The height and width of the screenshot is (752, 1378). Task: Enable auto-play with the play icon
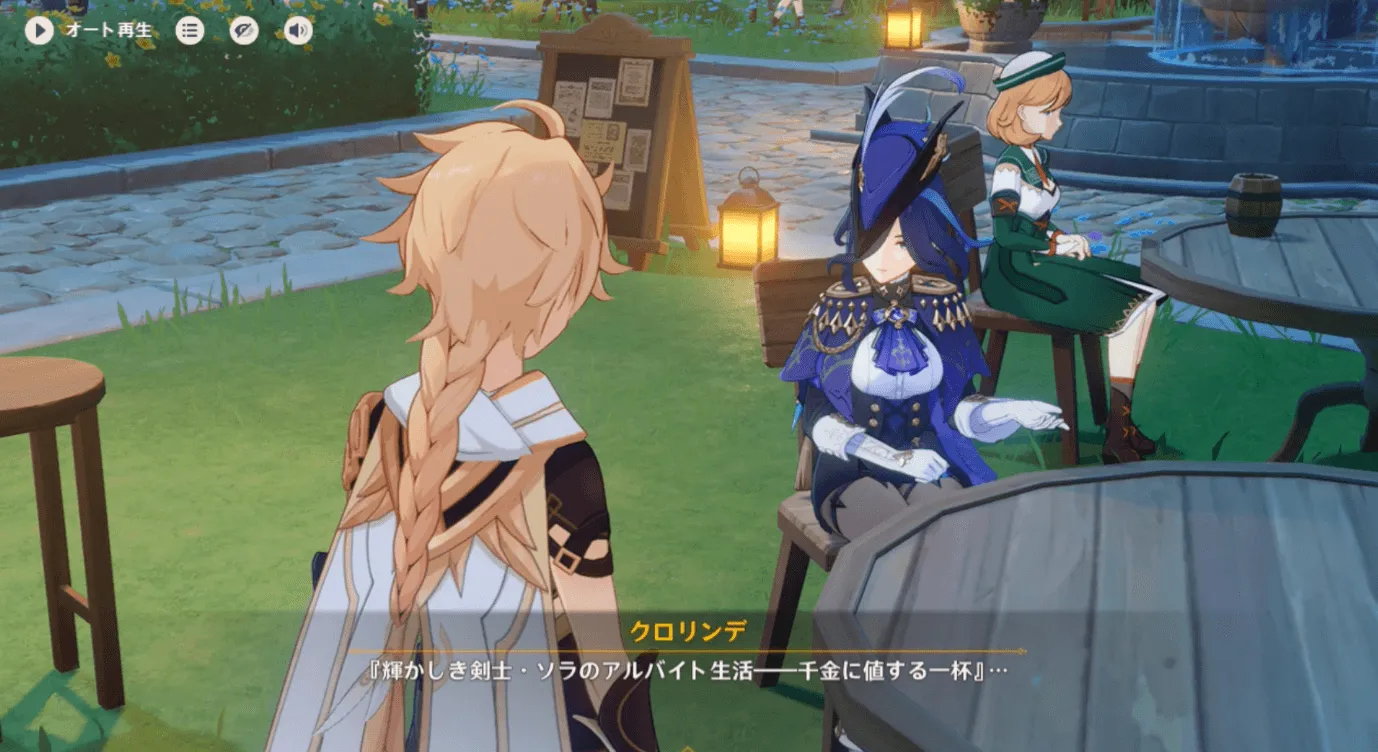39,30
